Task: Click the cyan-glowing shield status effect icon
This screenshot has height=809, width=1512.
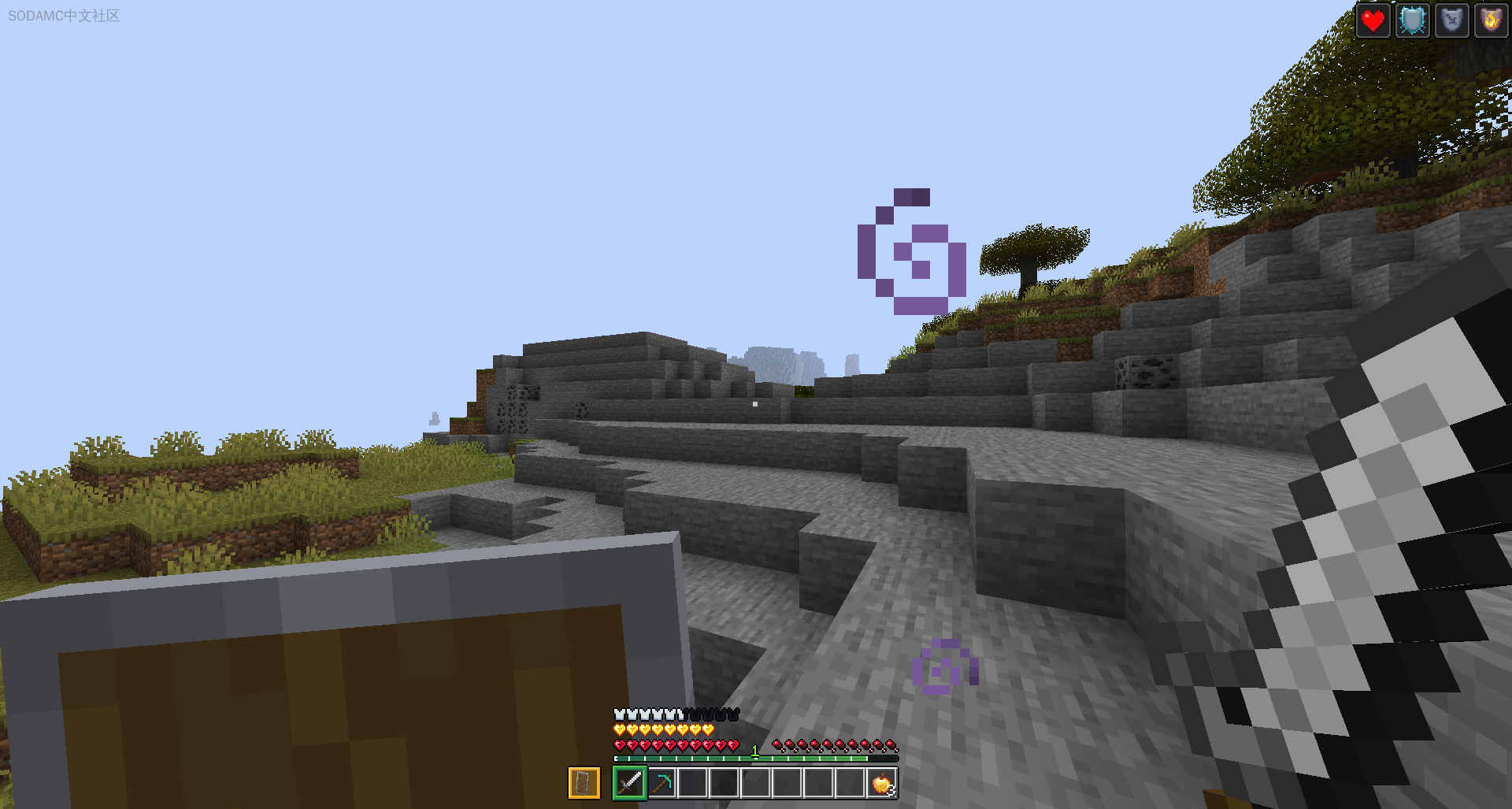Action: [1413, 20]
